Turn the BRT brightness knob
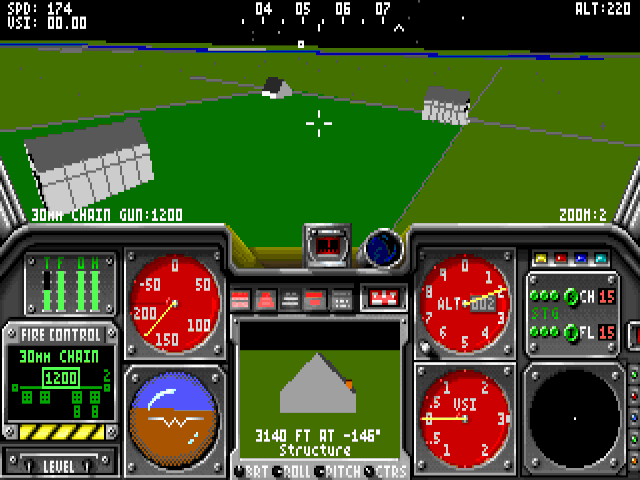Image resolution: width=640 pixels, height=480 pixels. (x=238, y=471)
